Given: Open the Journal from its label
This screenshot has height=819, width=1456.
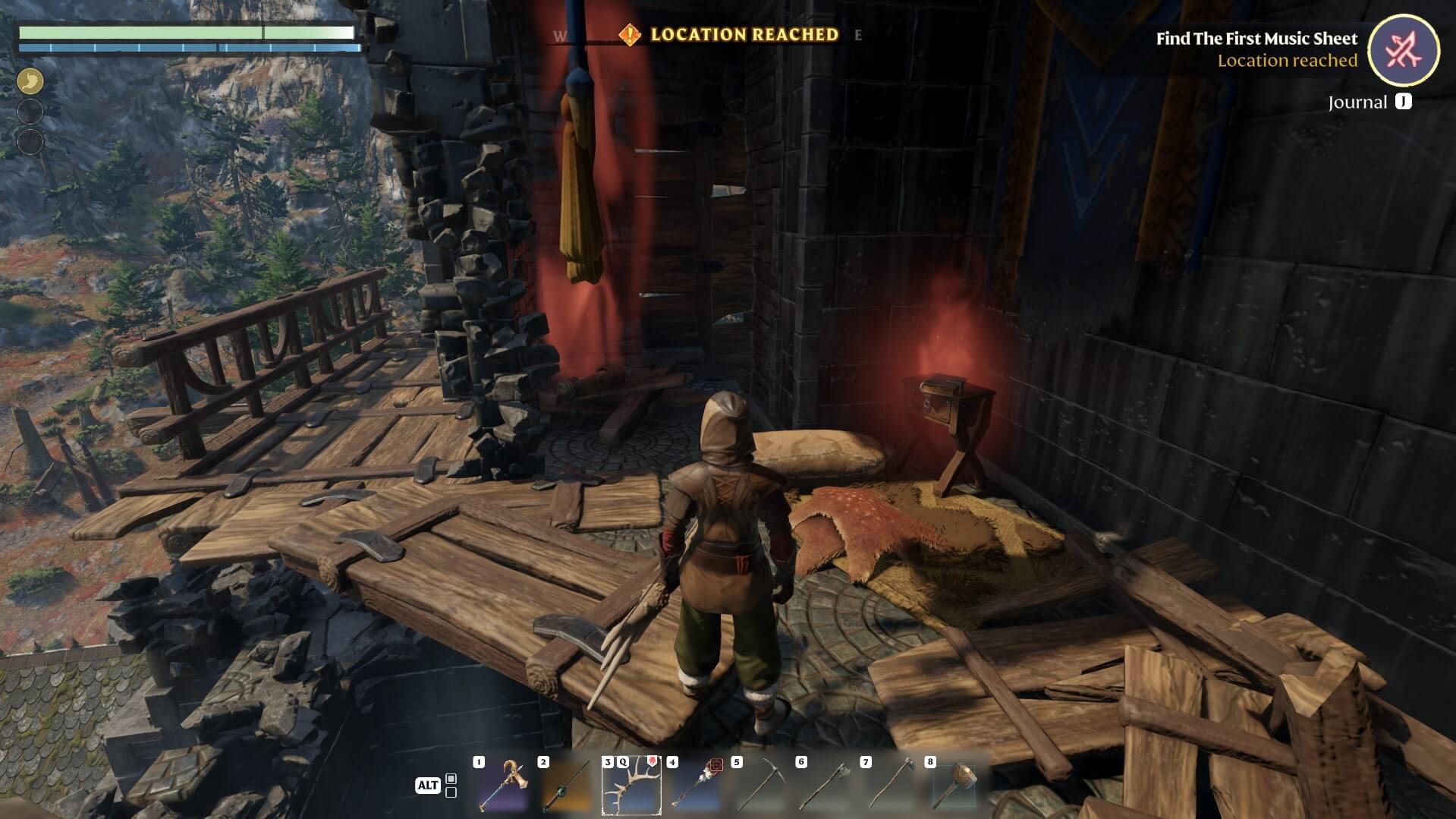Looking at the screenshot, I should coord(1357,102).
